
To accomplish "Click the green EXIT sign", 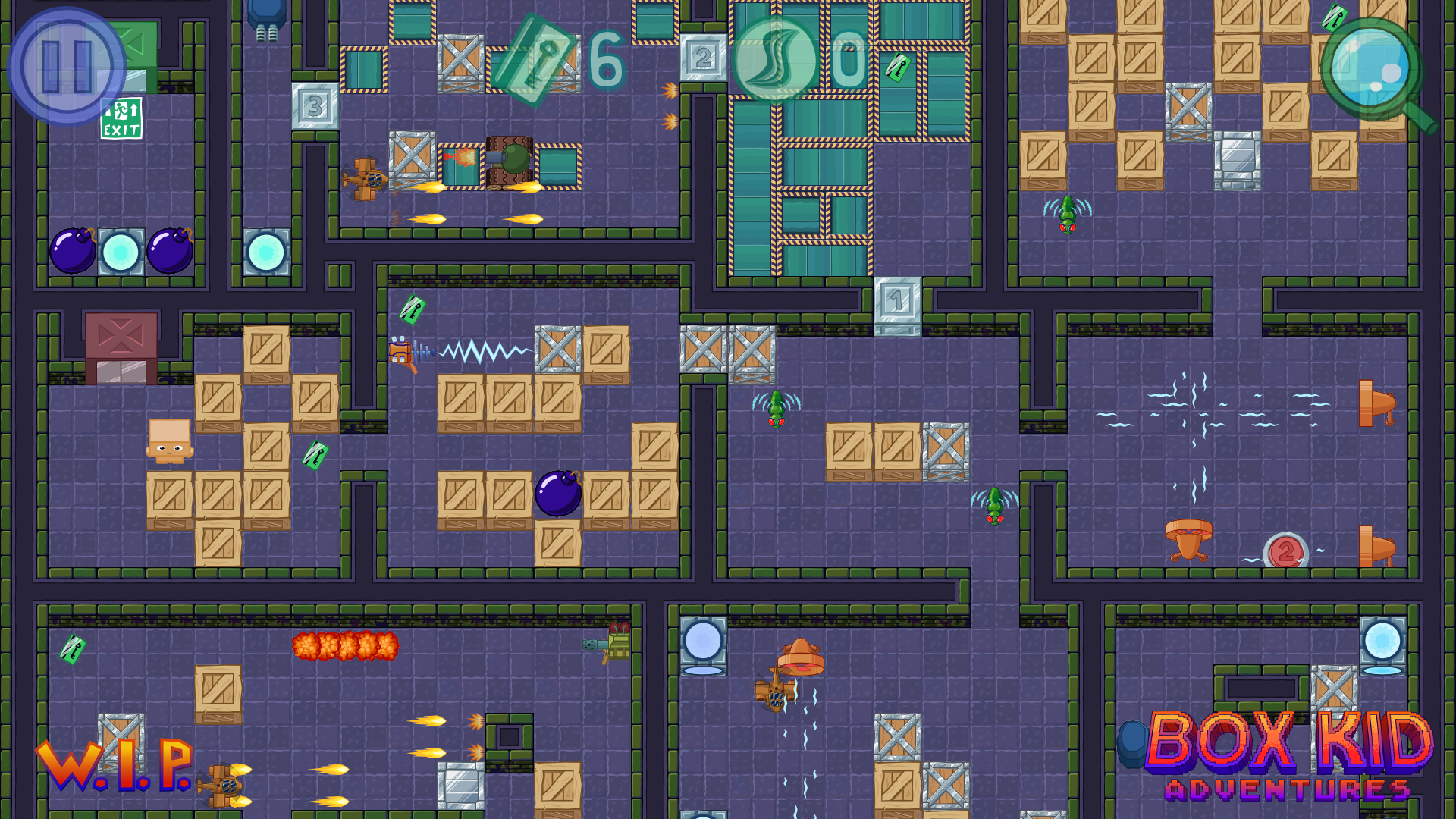I will tap(121, 118).
